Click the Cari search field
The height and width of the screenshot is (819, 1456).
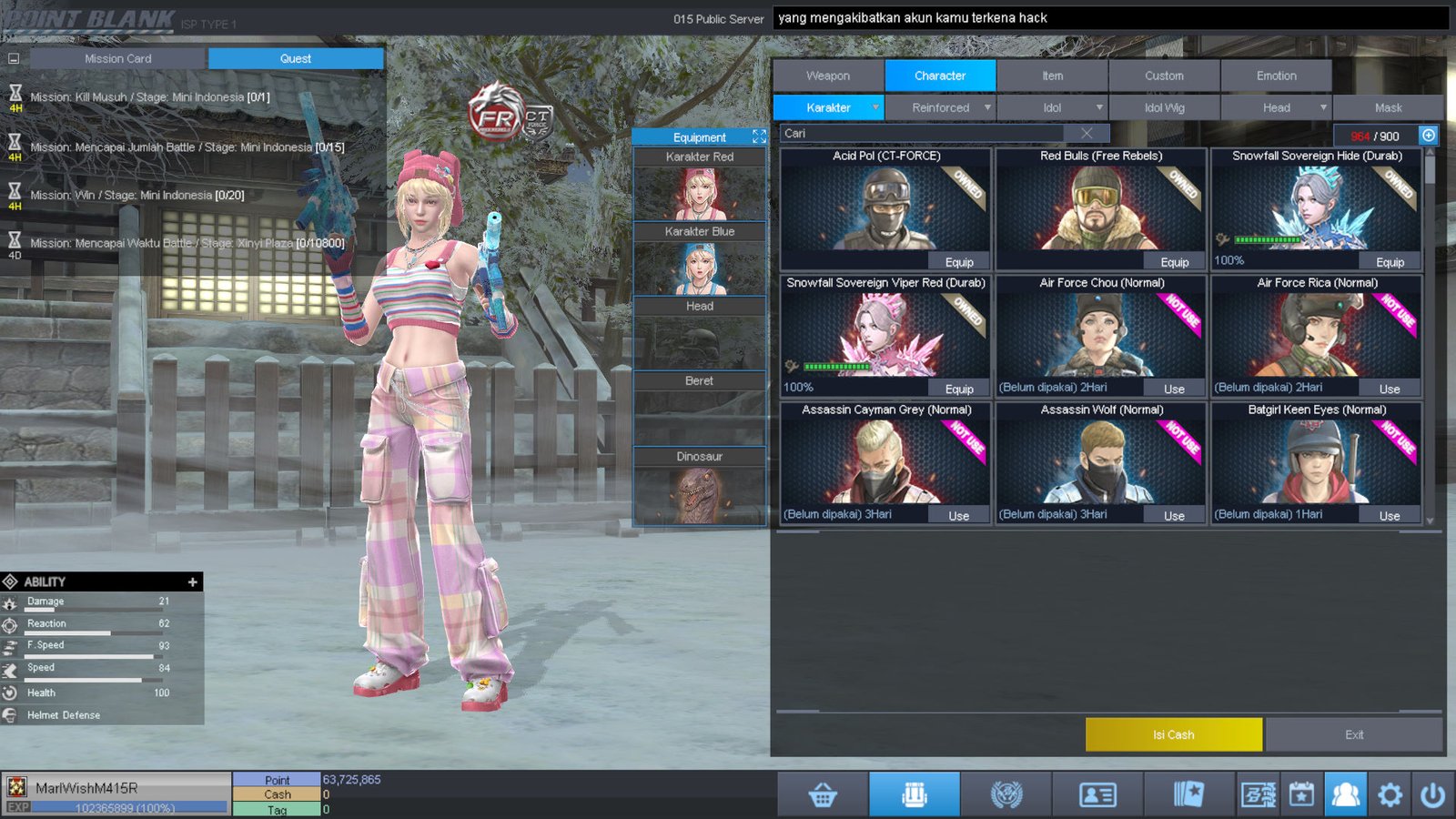coord(919,134)
